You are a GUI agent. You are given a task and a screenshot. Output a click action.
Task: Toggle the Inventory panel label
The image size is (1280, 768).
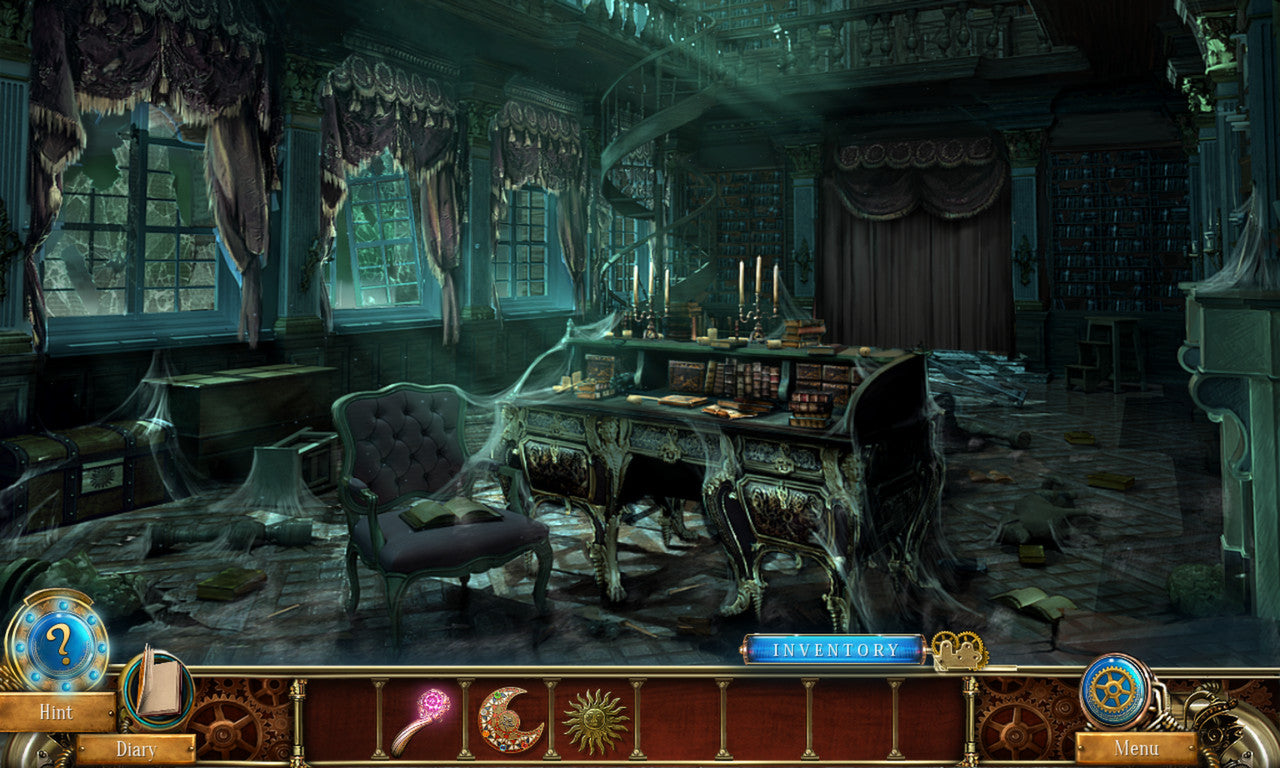(835, 650)
